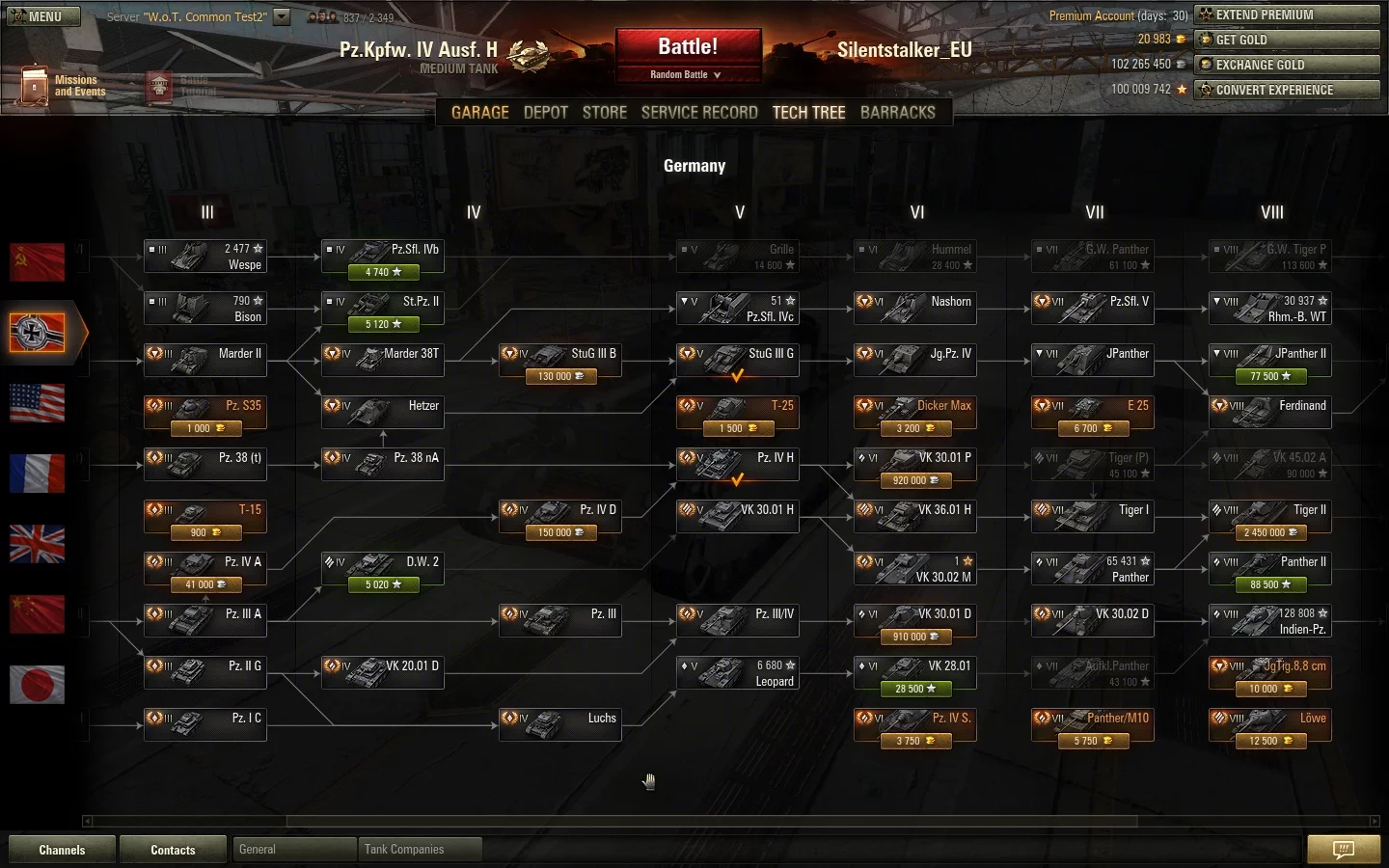Go to the STORE tab
Screen dimensions: 1389x868
pyautogui.click(x=604, y=113)
